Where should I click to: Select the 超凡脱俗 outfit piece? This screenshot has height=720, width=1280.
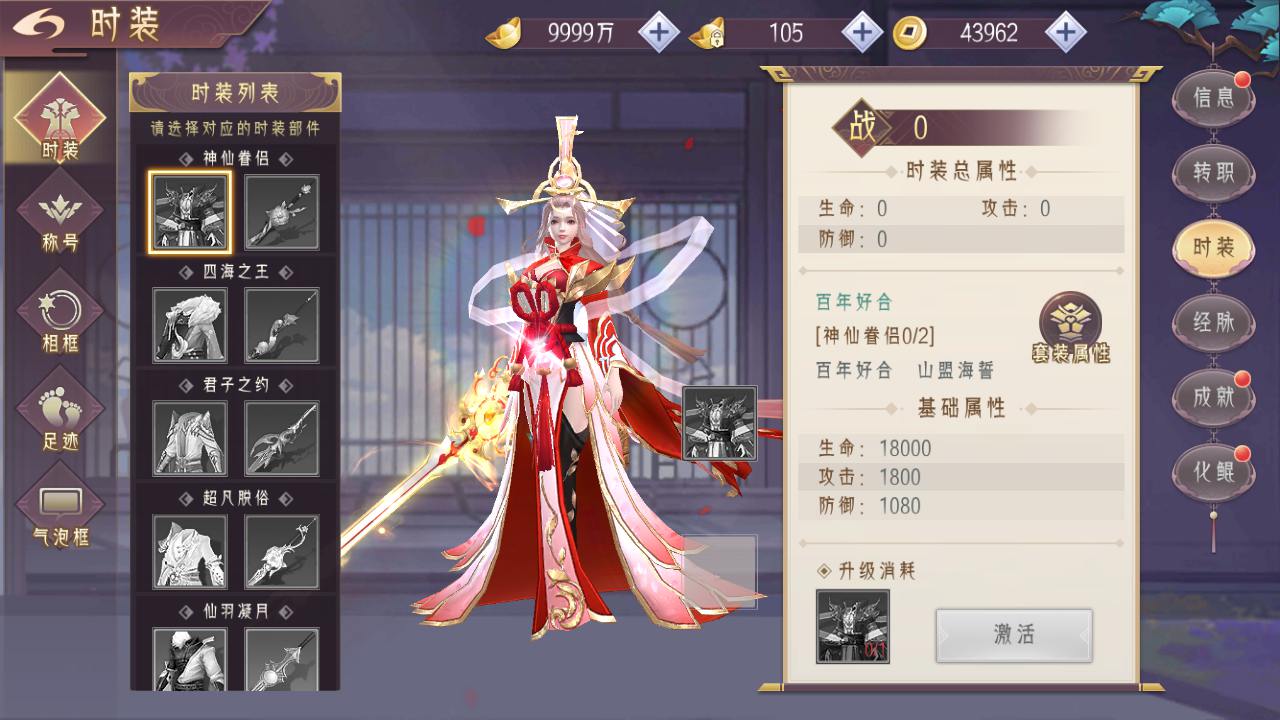coord(190,551)
